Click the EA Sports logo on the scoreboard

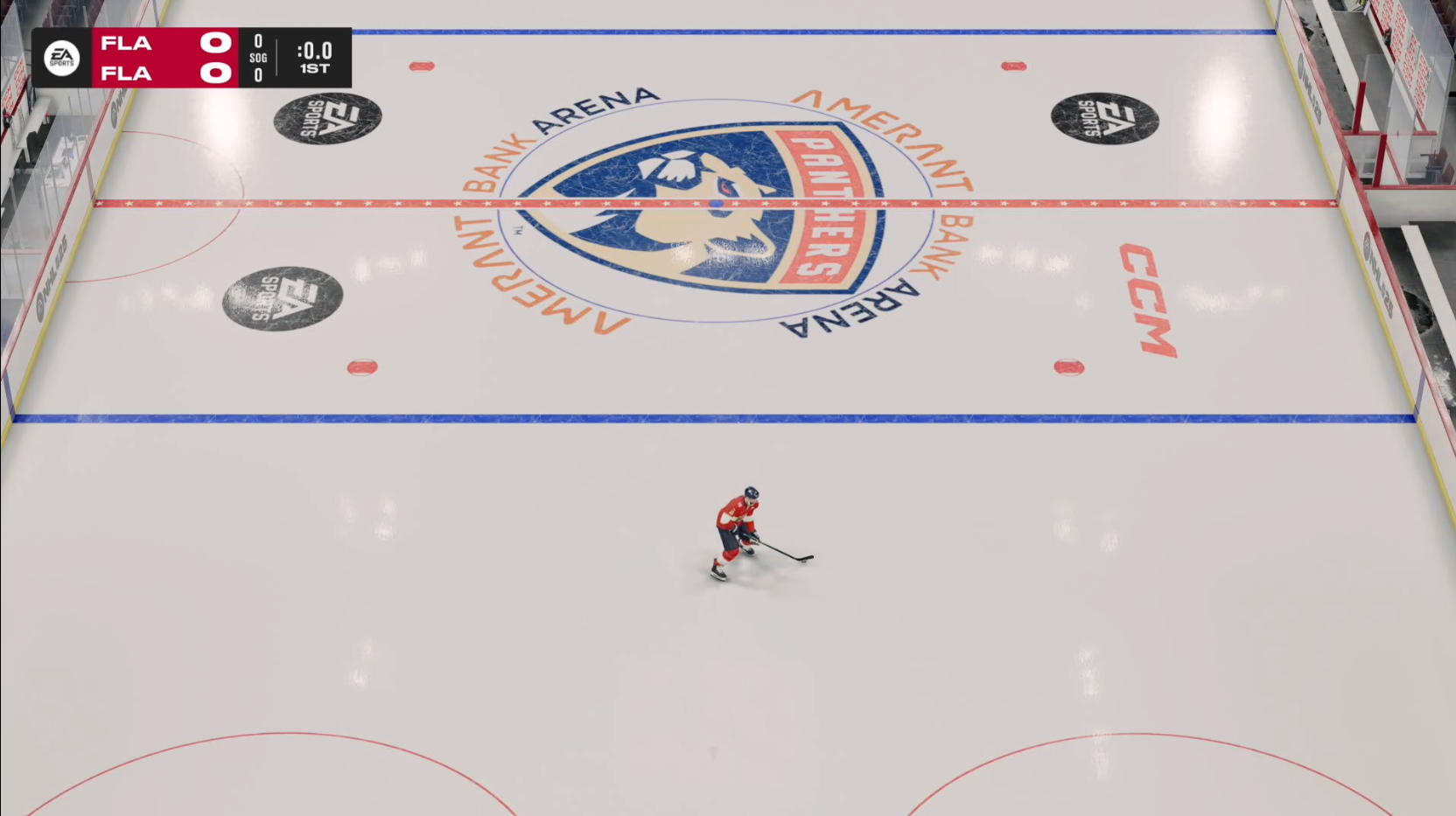pos(61,58)
